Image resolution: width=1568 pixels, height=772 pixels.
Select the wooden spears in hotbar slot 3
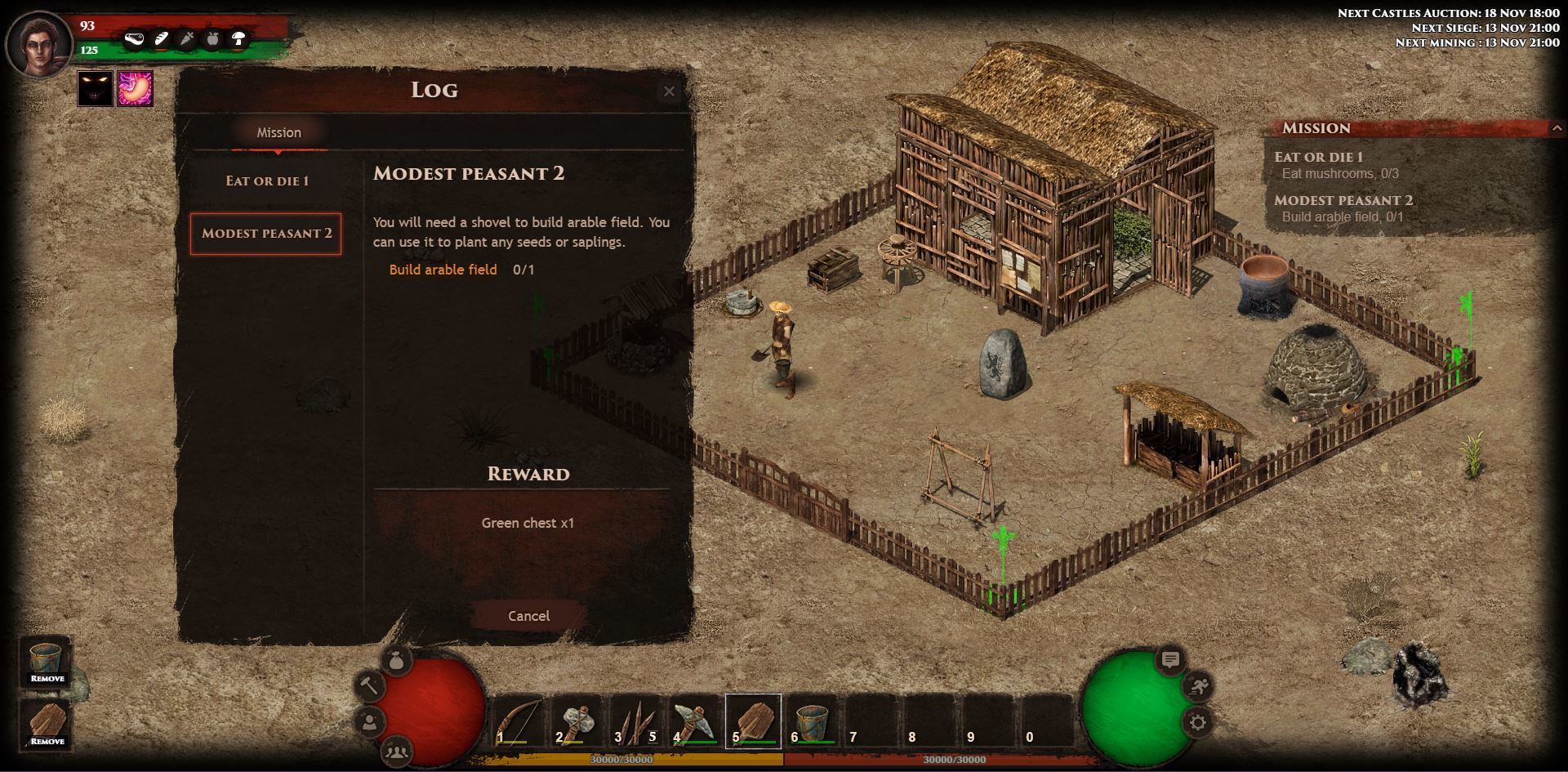click(635, 721)
